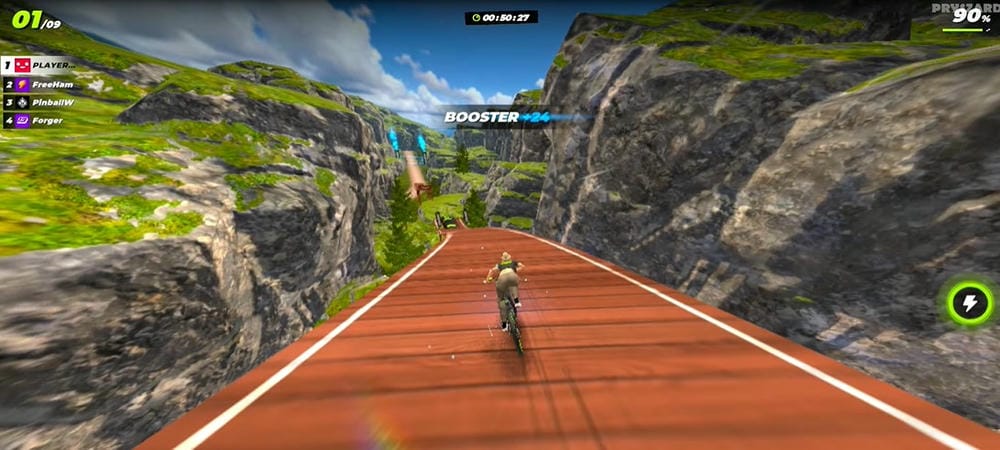Select PinballW in the race standings
The image size is (1000, 450).
[45, 102]
